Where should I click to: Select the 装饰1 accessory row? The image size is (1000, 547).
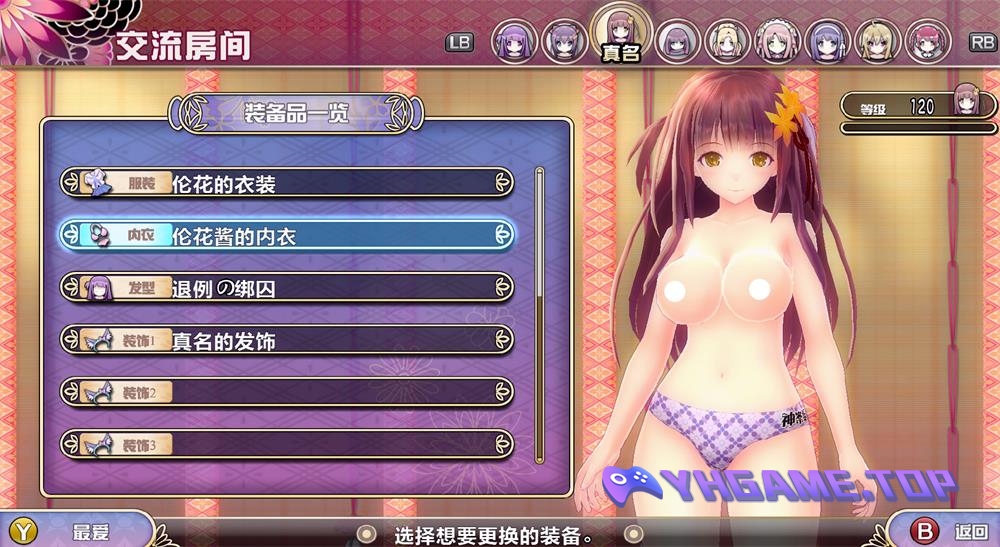coord(287,340)
